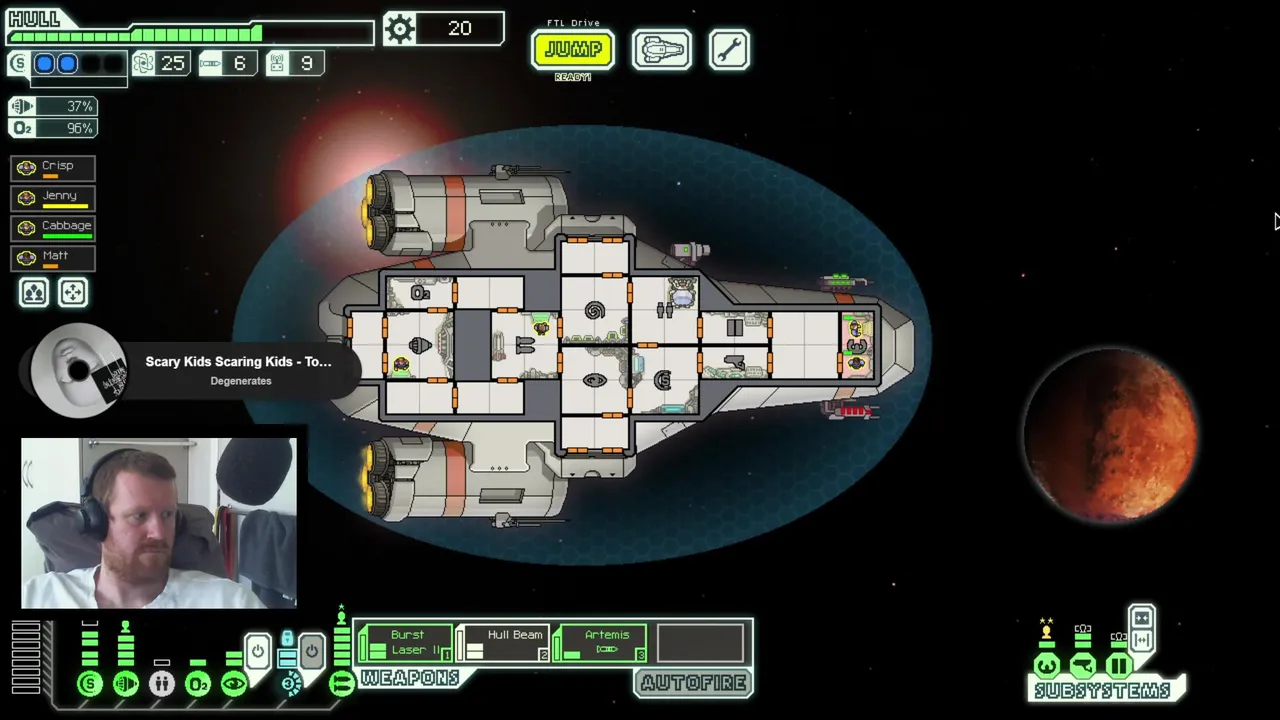Click the weapons system power icon
1280x720 pixels.
tap(341, 684)
